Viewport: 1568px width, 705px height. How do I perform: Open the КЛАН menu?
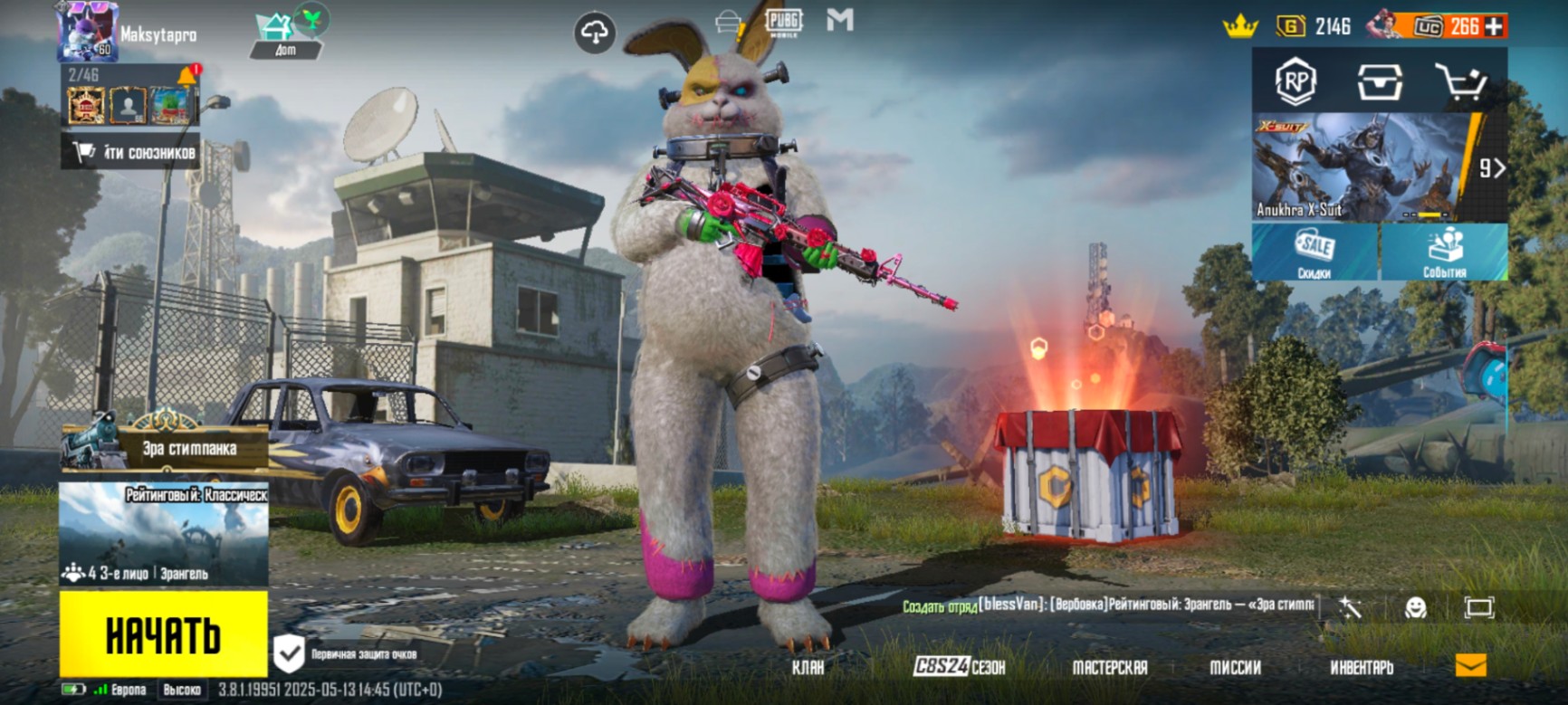click(x=808, y=667)
